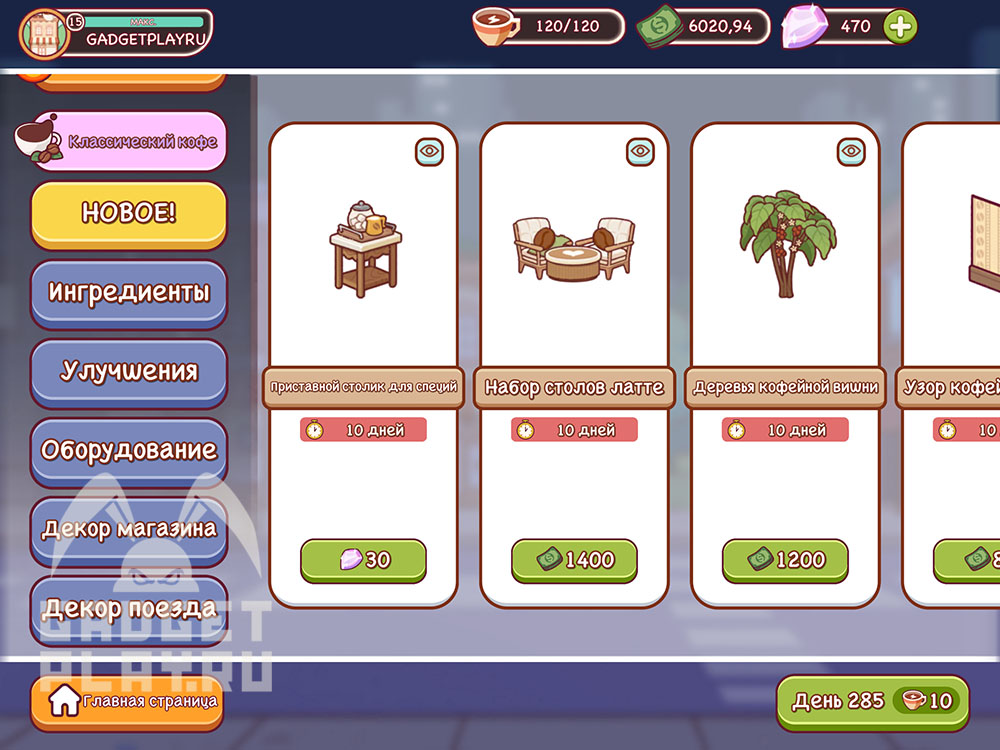The width and height of the screenshot is (1000, 750).
Task: Choose the Декор поезда category
Action: click(x=129, y=607)
